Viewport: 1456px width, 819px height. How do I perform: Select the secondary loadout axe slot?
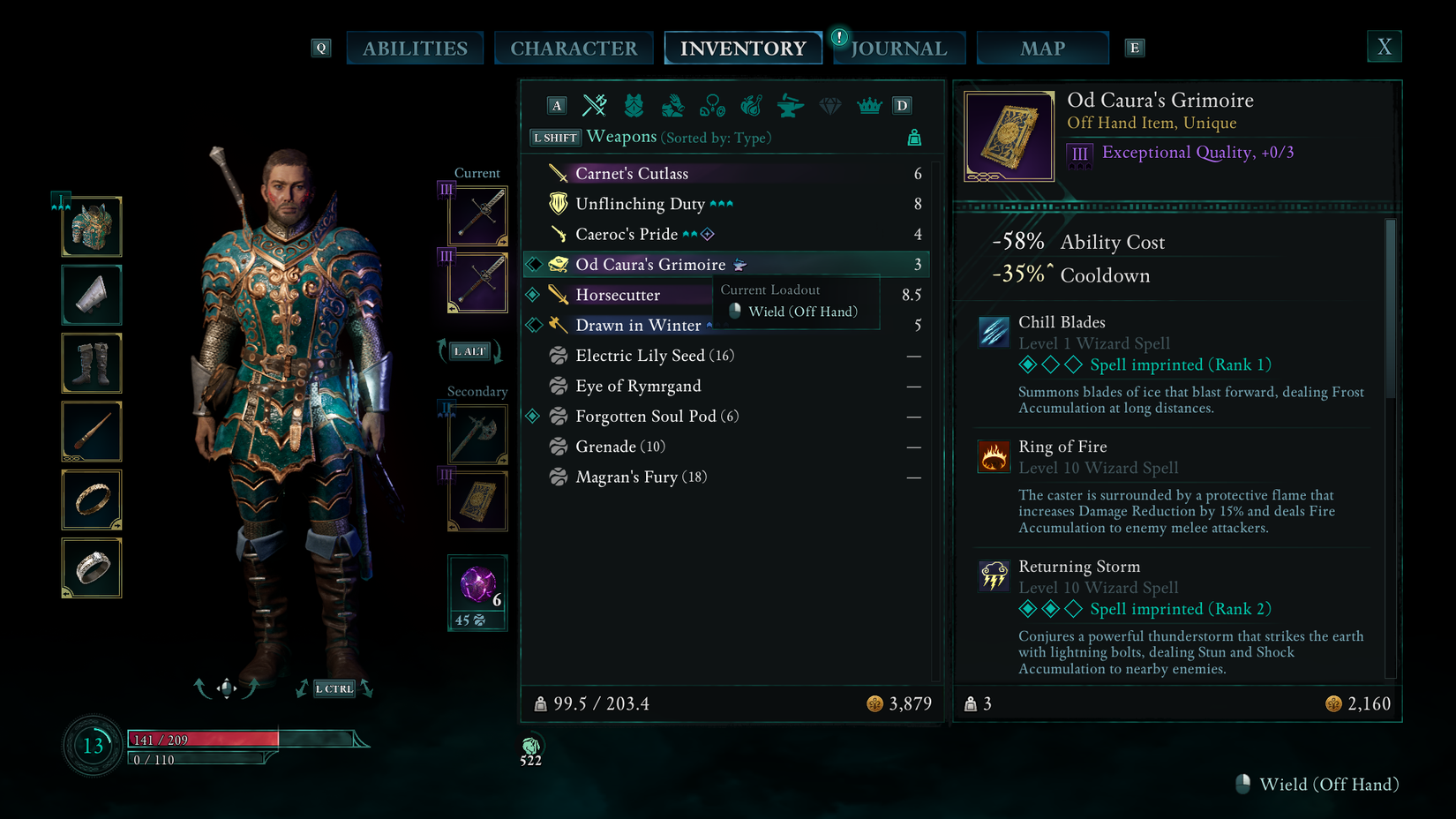(x=477, y=434)
